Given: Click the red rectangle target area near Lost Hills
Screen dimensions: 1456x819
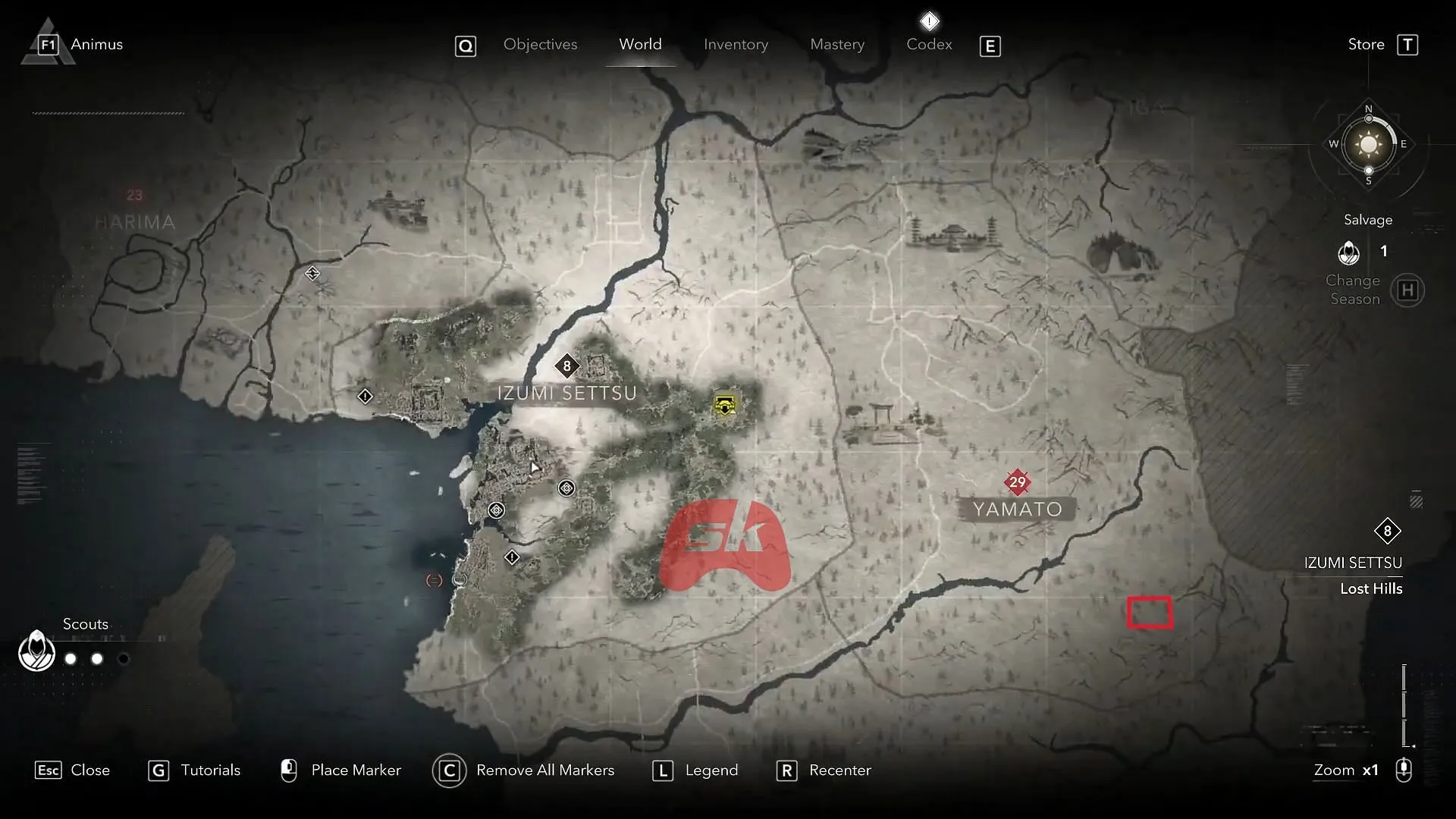Looking at the screenshot, I should [x=1150, y=612].
